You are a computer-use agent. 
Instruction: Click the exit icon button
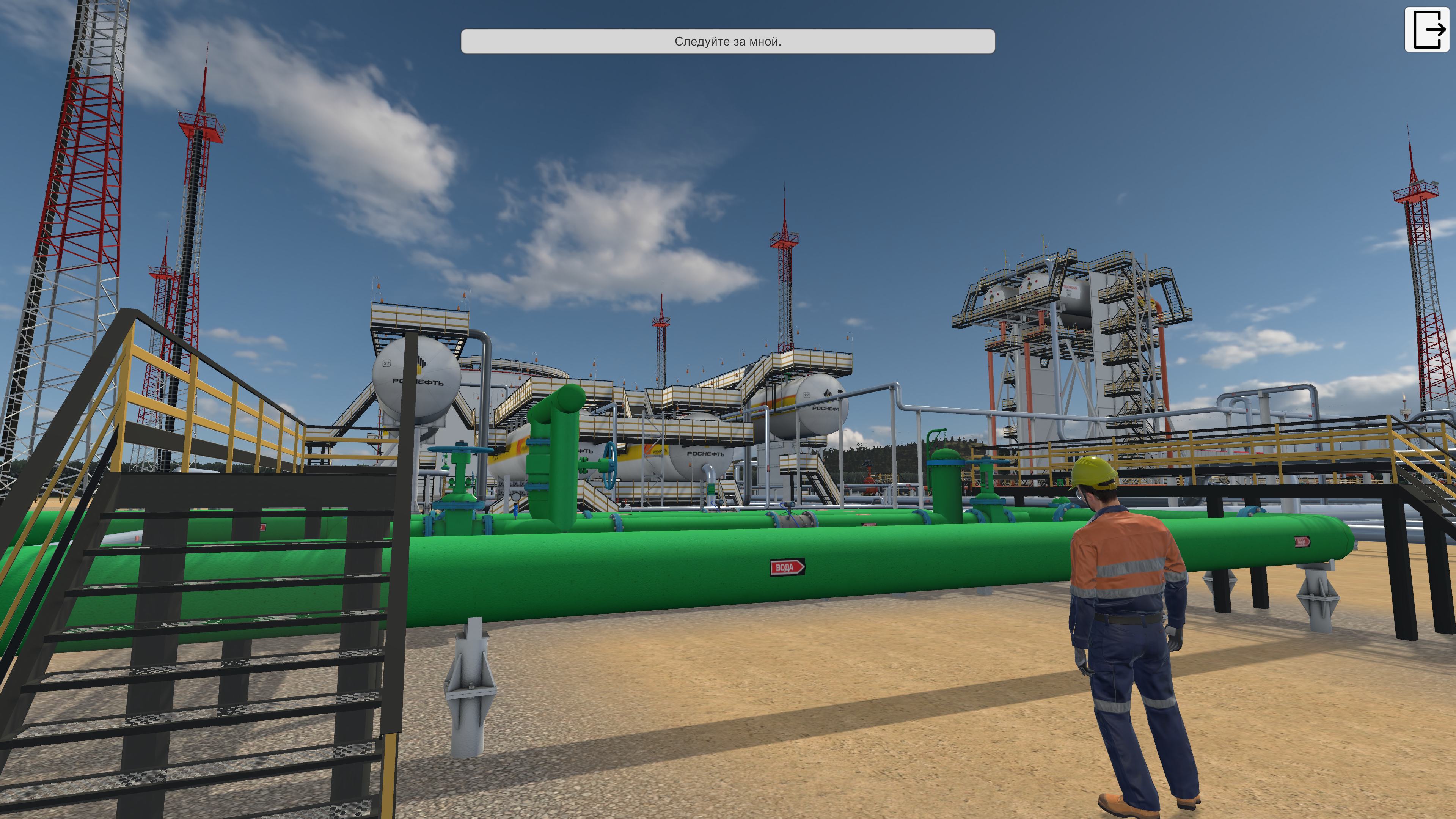[1427, 30]
